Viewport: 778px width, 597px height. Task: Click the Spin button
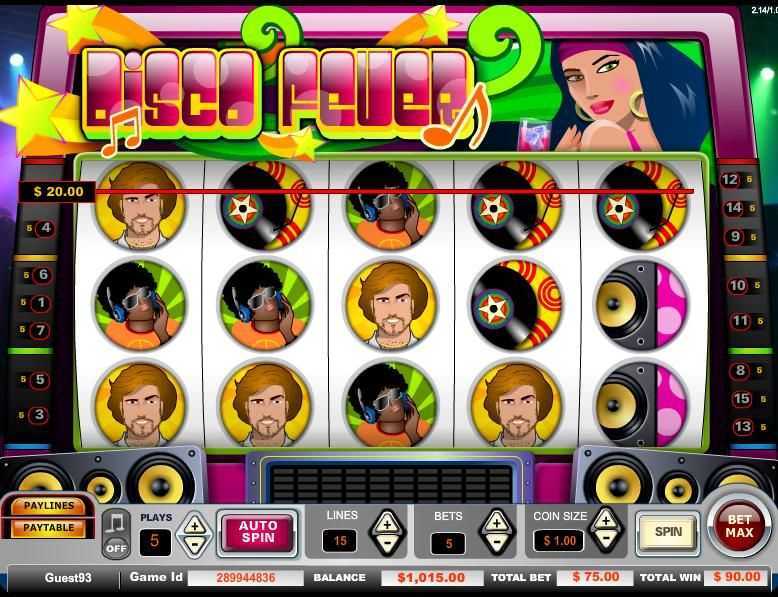(668, 532)
